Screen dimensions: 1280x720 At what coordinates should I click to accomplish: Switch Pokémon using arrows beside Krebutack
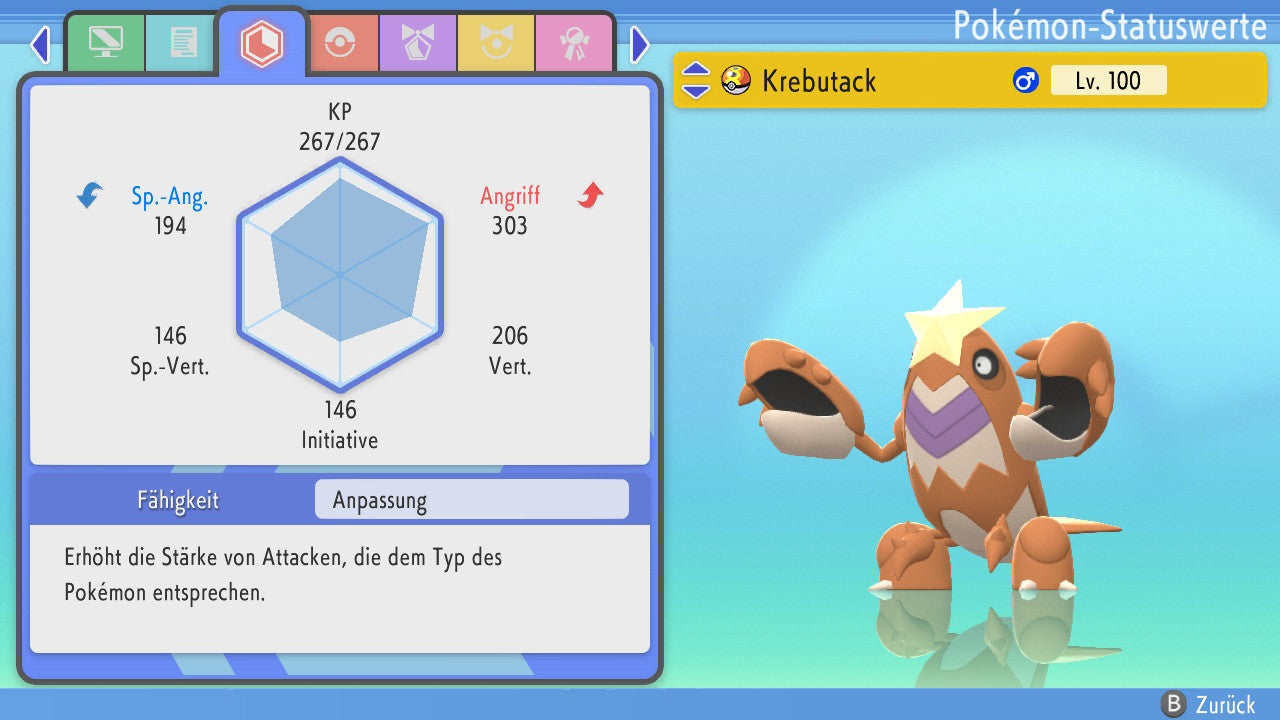[696, 80]
